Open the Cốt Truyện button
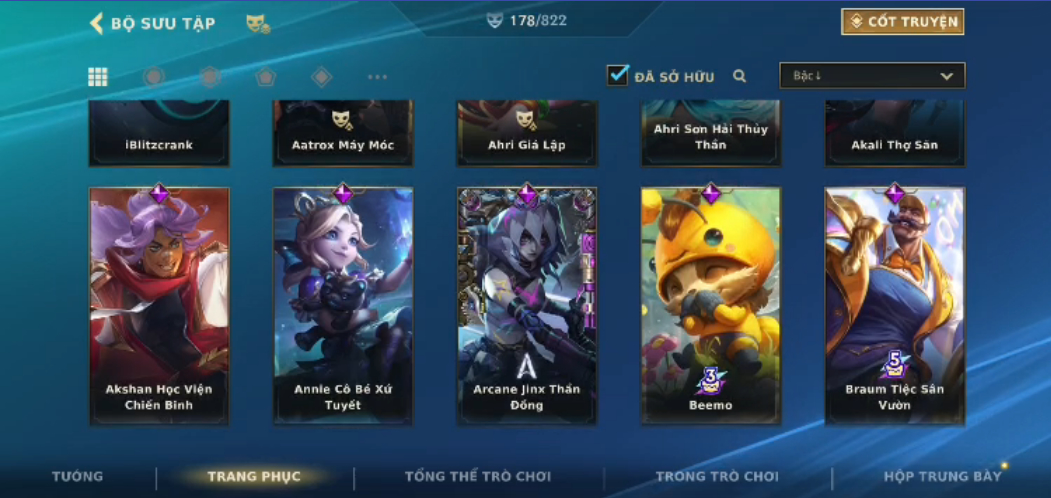 (902, 22)
